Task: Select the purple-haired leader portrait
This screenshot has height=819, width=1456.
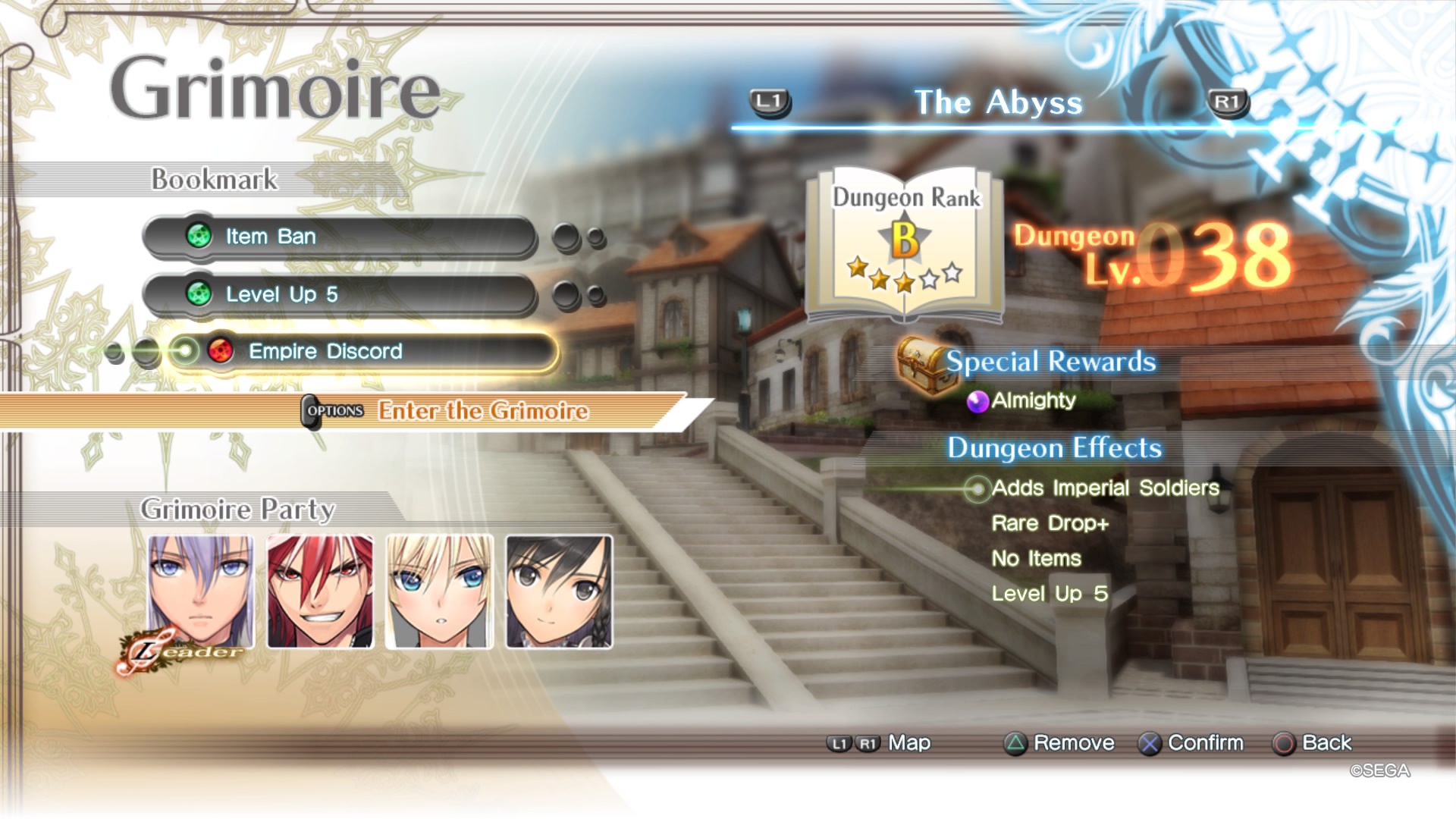Action: coord(201,591)
